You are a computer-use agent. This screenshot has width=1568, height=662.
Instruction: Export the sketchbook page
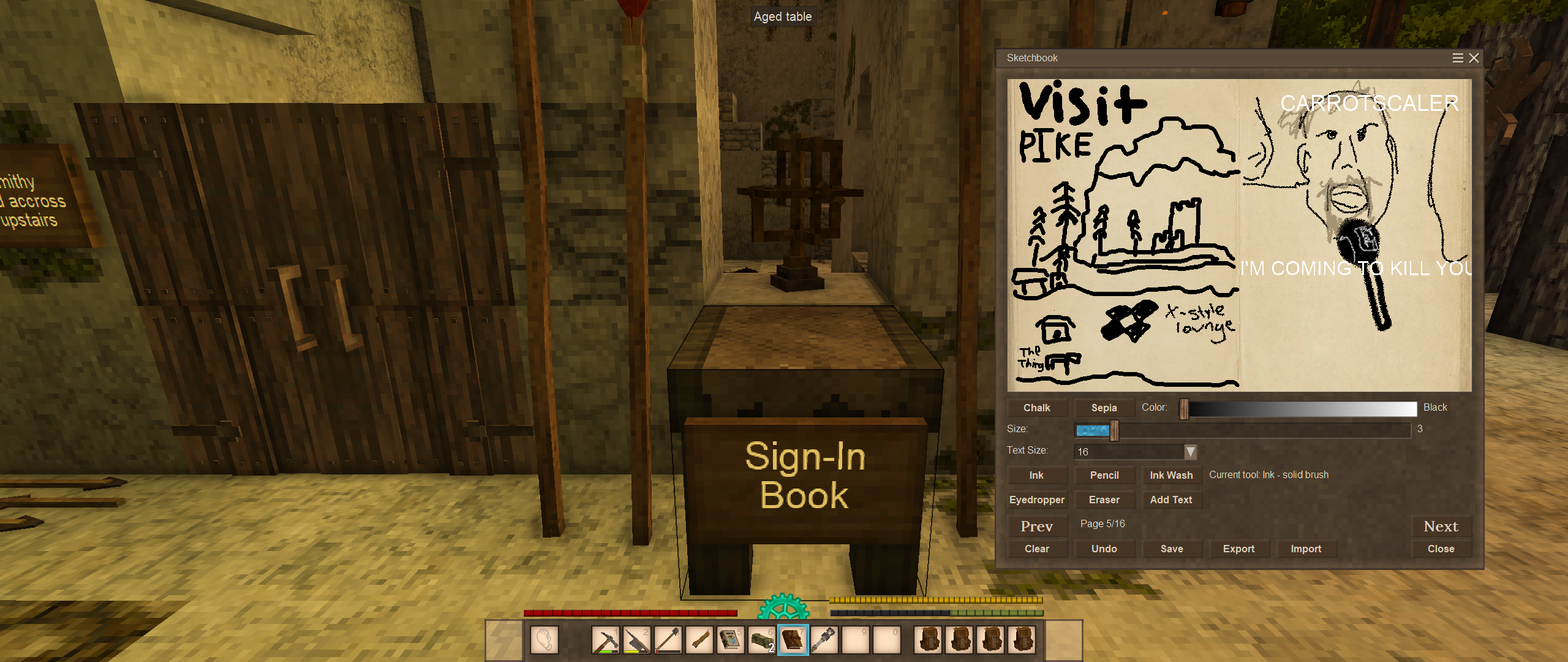tap(1238, 549)
